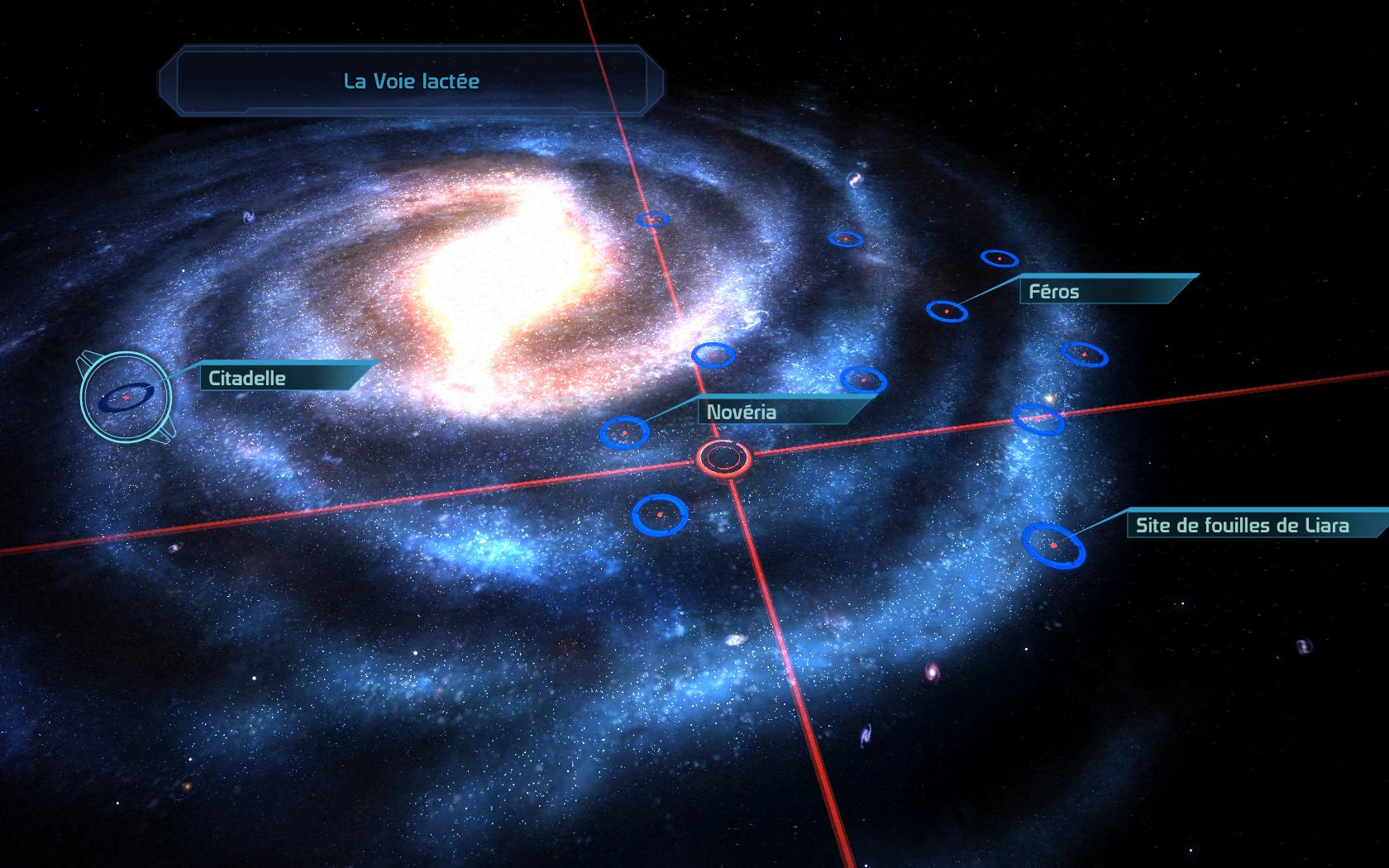The image size is (1389, 868).
Task: Click the Citadel ring structure illustration
Action: (x=126, y=397)
